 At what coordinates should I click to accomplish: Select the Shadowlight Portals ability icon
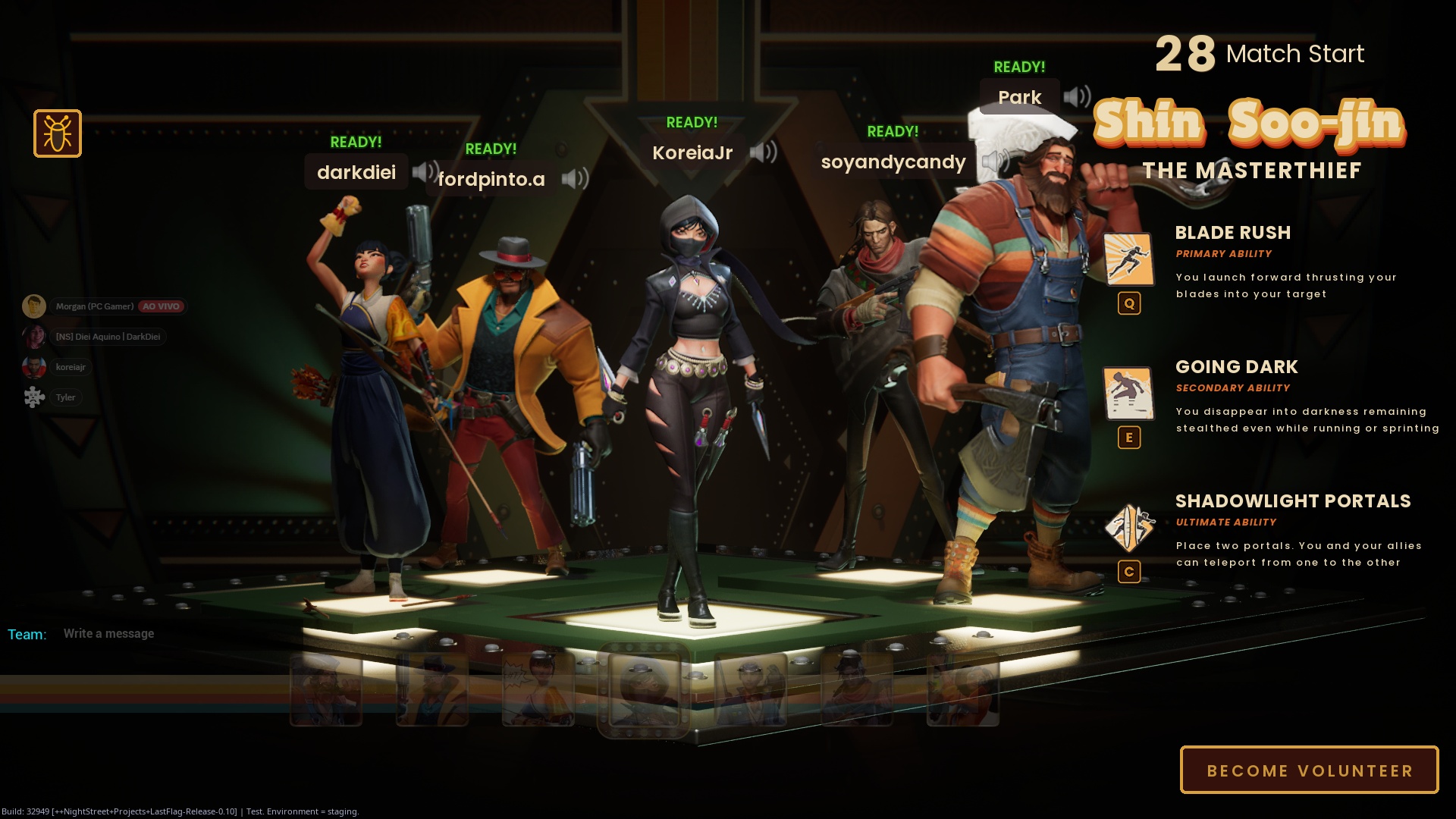pos(1128,528)
